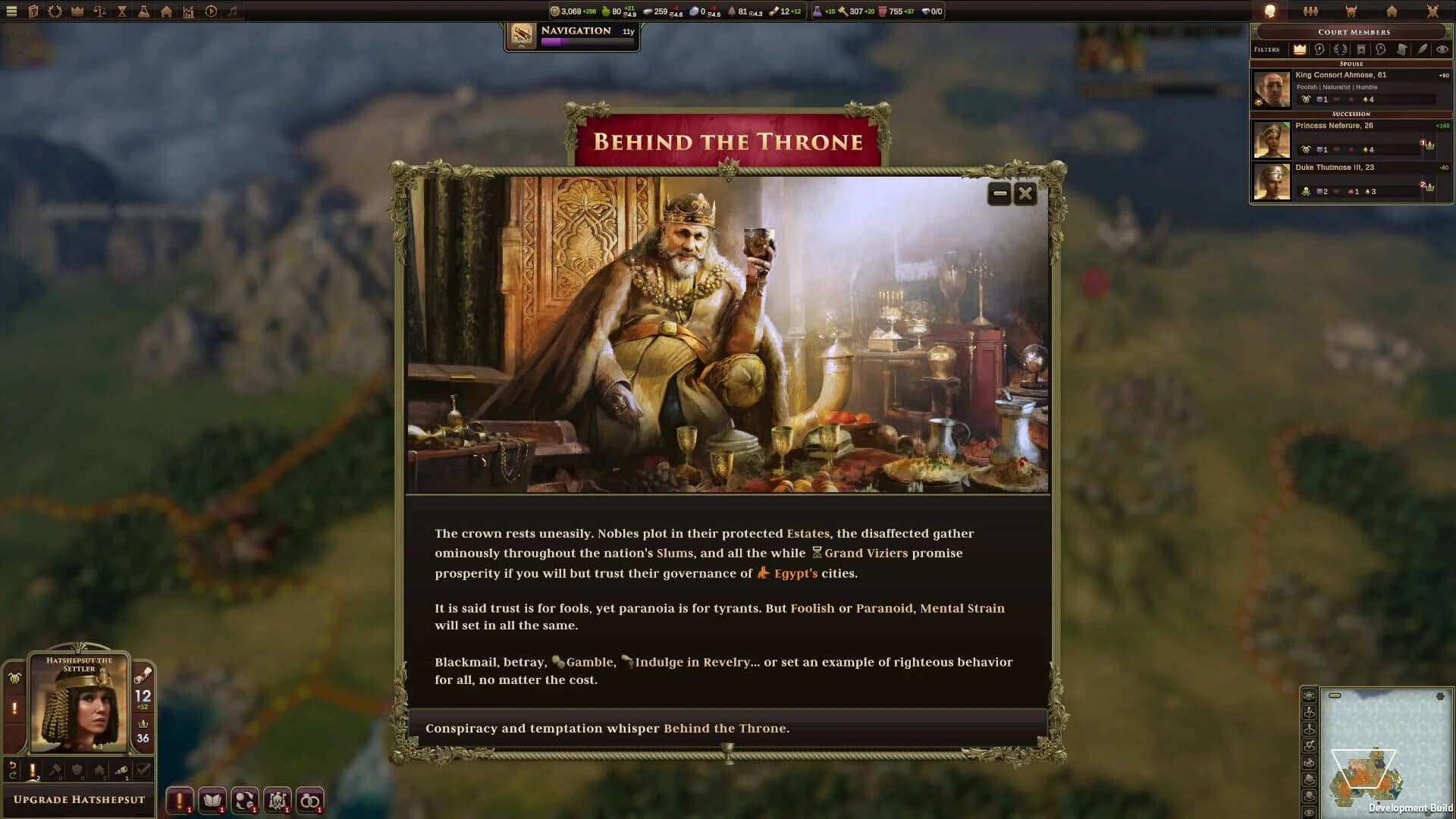
Task: Select Princess Neferure's portrait
Action: [1272, 140]
